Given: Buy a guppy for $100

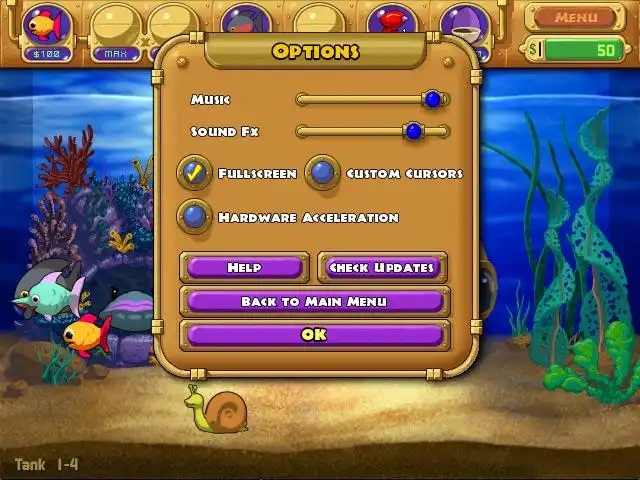Looking at the screenshot, I should tap(47, 27).
